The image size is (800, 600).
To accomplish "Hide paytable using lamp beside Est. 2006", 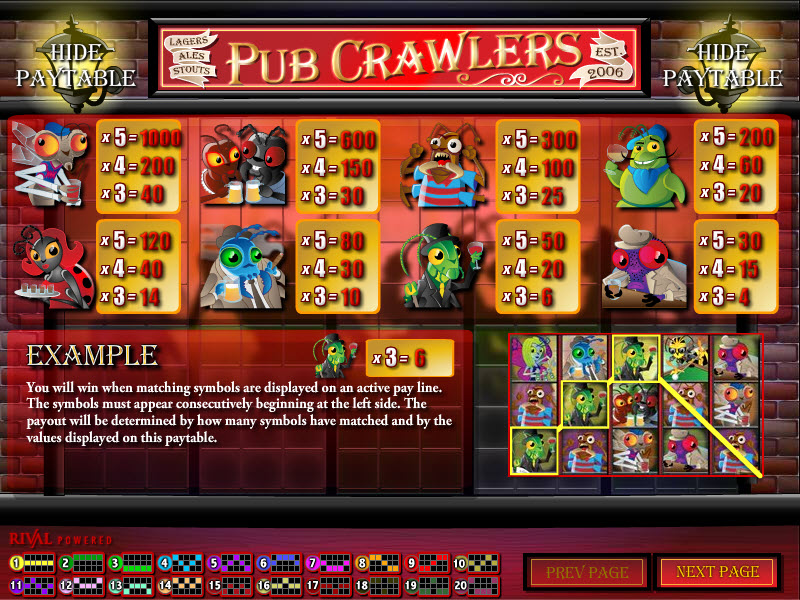I will (x=723, y=63).
